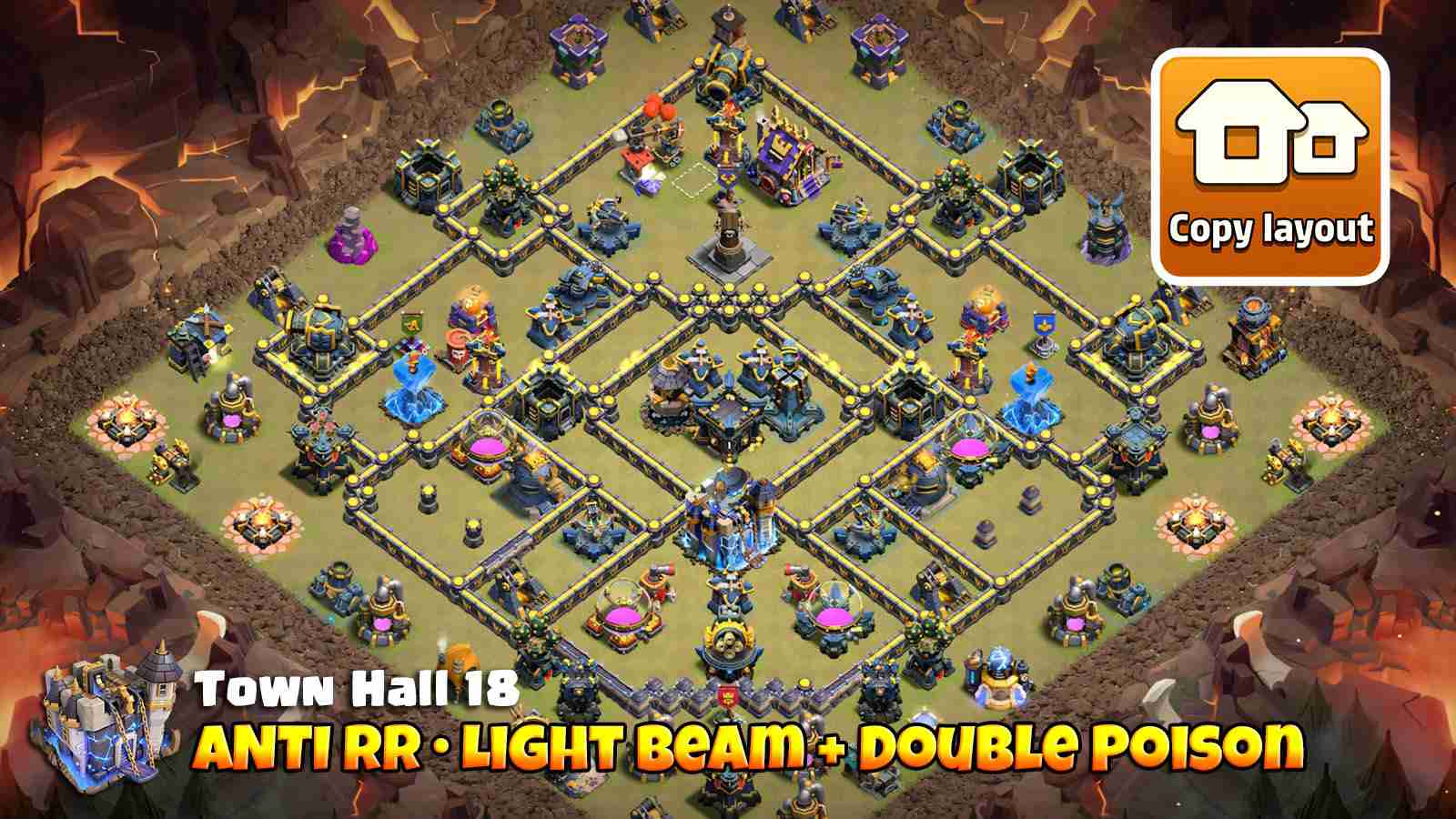Viewport: 1456px width, 819px height.
Task: Tap the purple crystal obstacle on the left
Action: coord(355,241)
